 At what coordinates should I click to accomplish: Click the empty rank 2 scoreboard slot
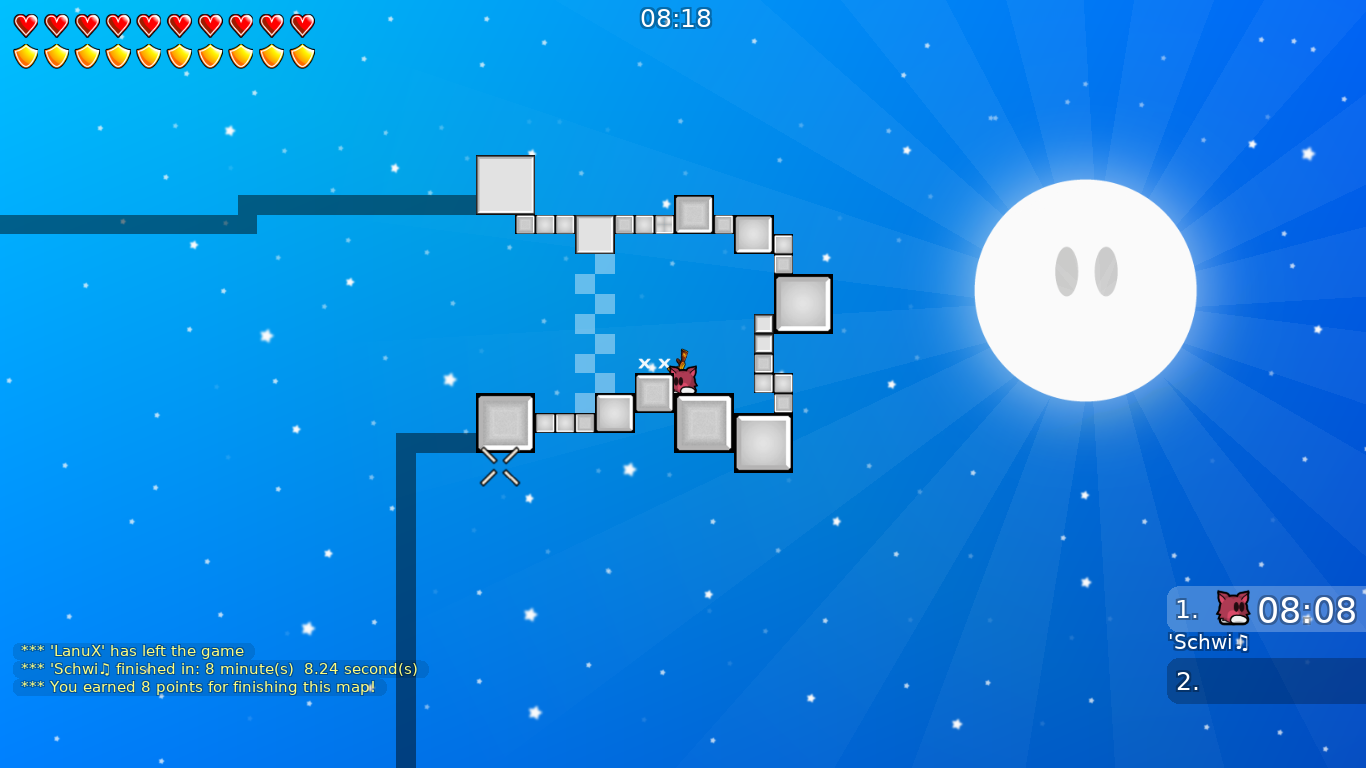[1265, 681]
